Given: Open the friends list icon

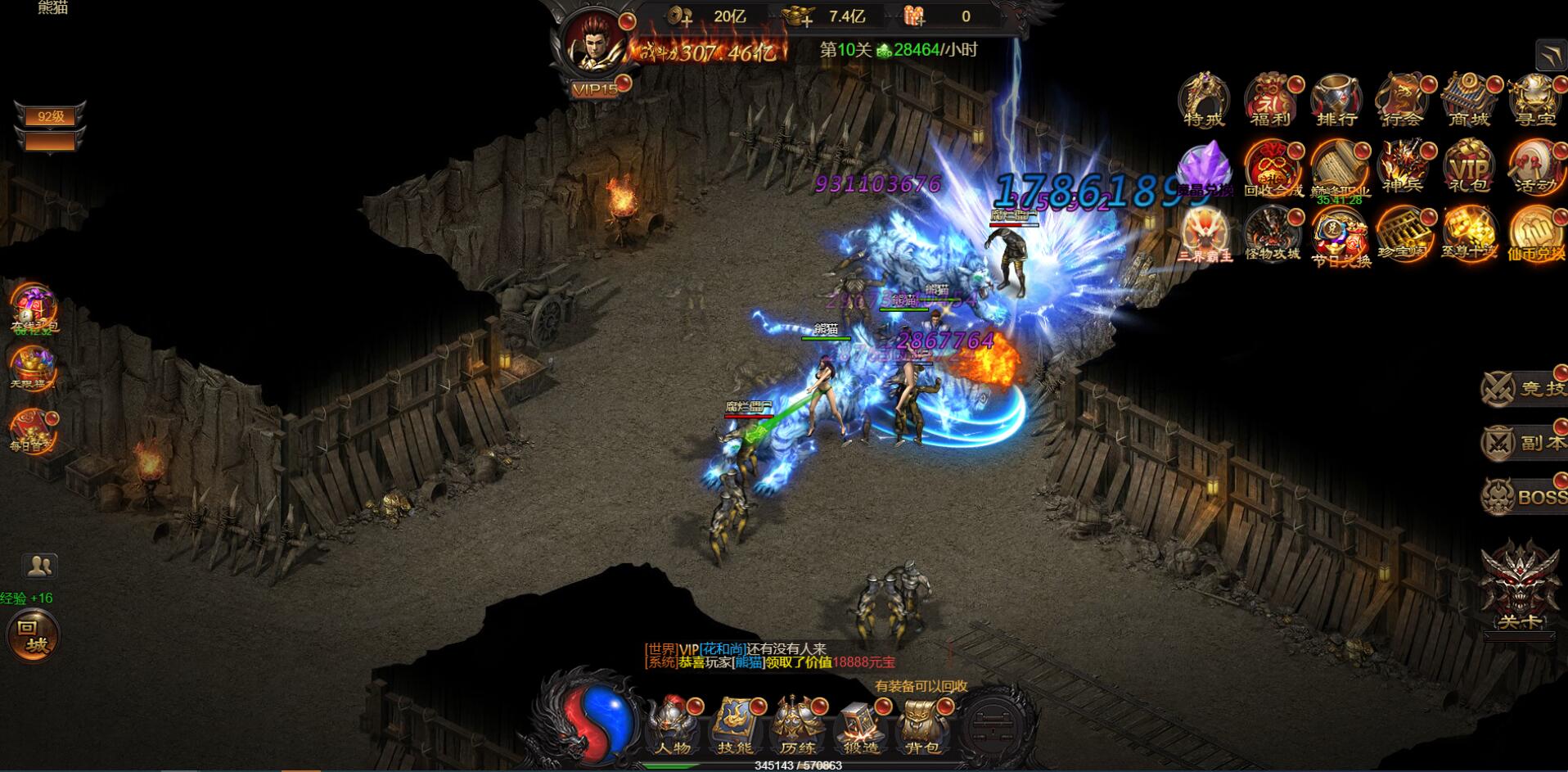Looking at the screenshot, I should (x=39, y=566).
